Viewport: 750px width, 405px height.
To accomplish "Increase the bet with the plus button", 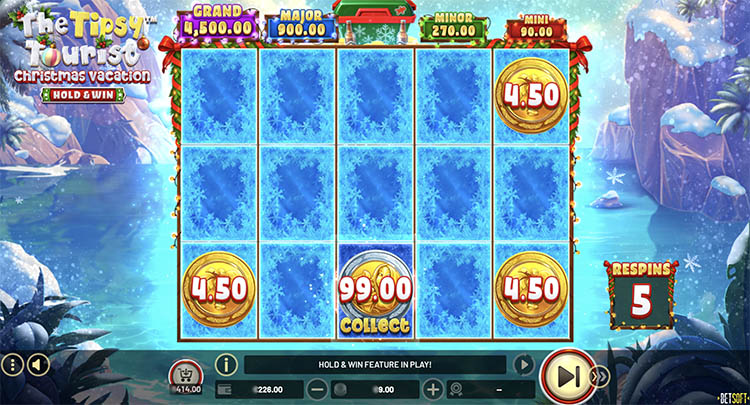I will click(432, 388).
